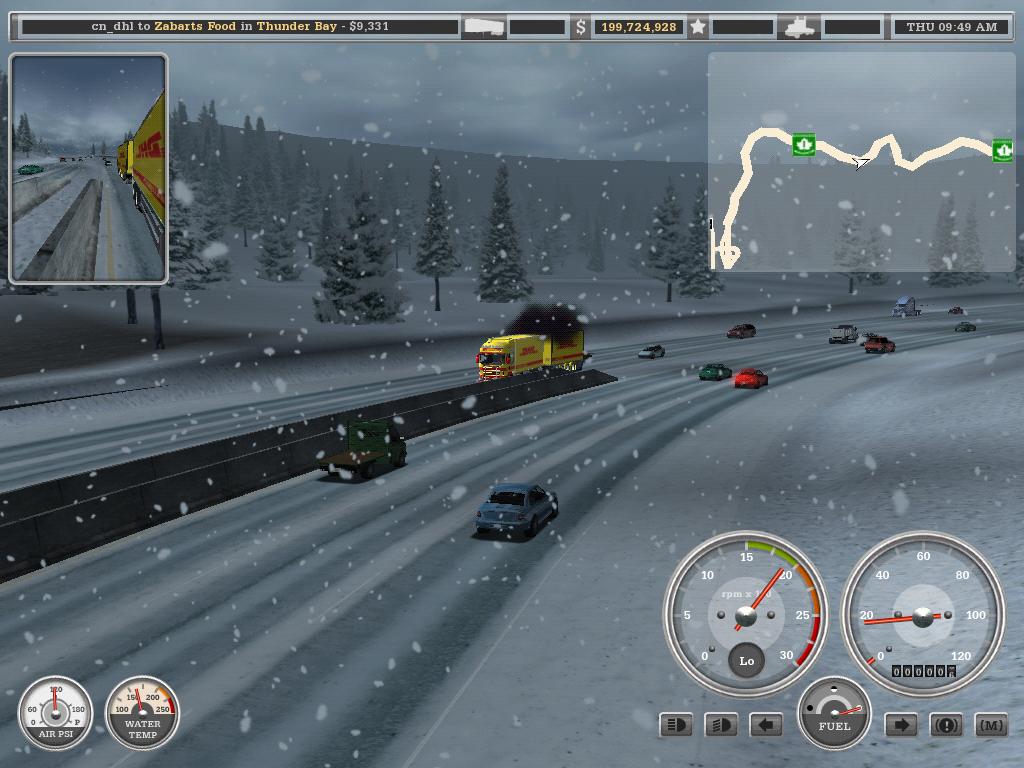1024x768 pixels.
Task: Click the left green destination marker on map
Action: point(803,145)
